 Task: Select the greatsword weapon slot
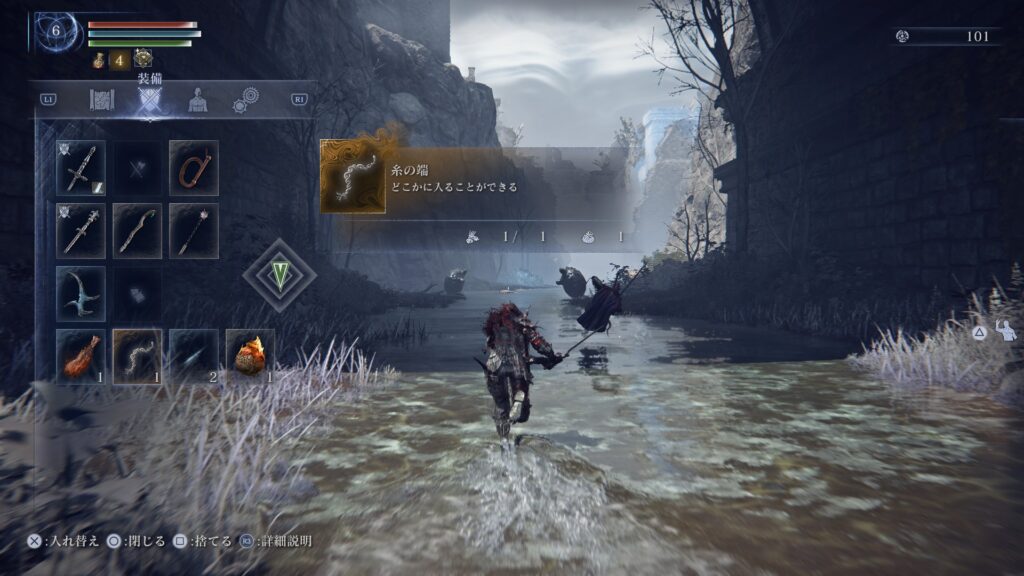pyautogui.click(x=81, y=167)
